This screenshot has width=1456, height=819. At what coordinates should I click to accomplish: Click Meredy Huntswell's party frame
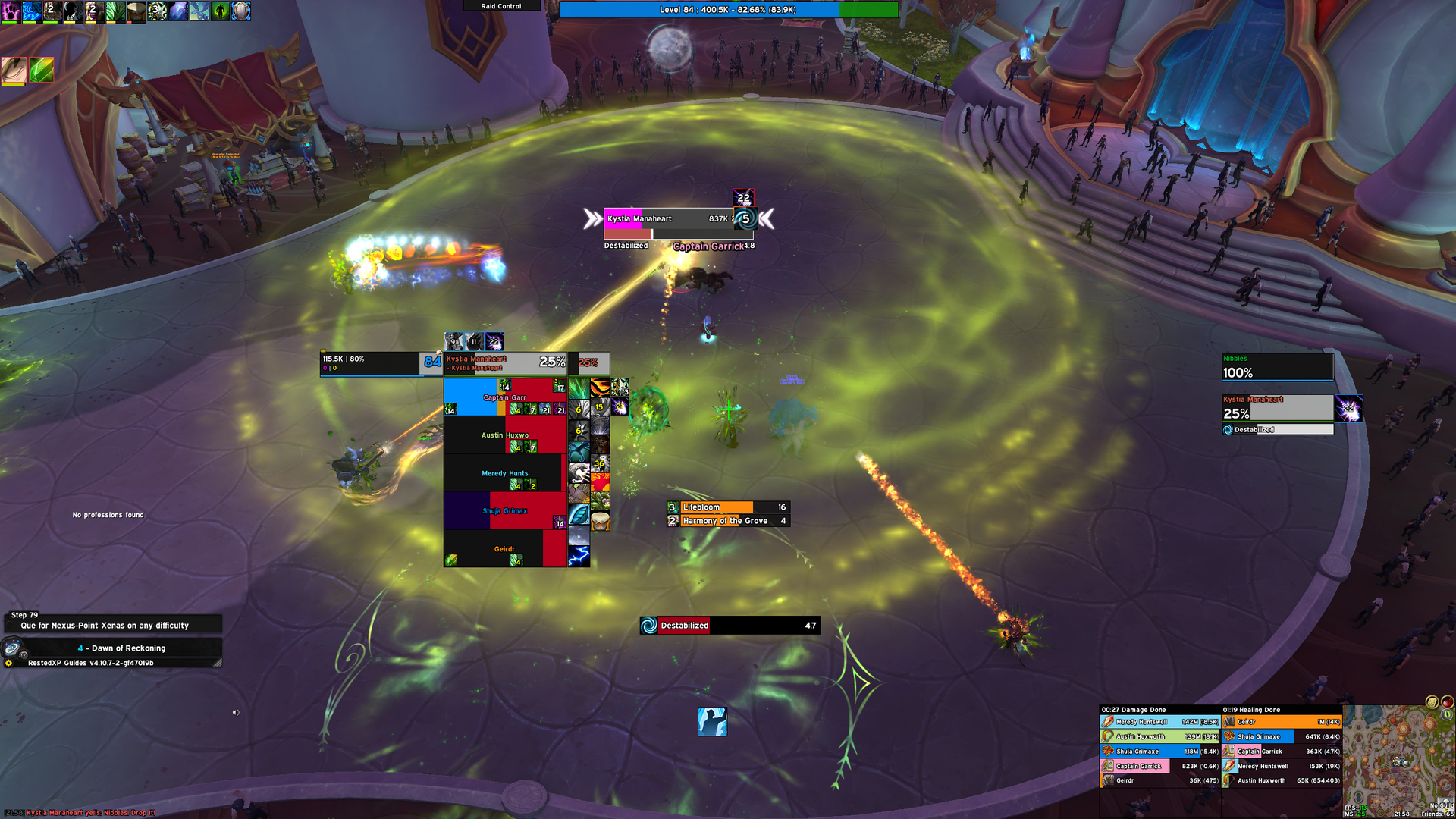504,473
